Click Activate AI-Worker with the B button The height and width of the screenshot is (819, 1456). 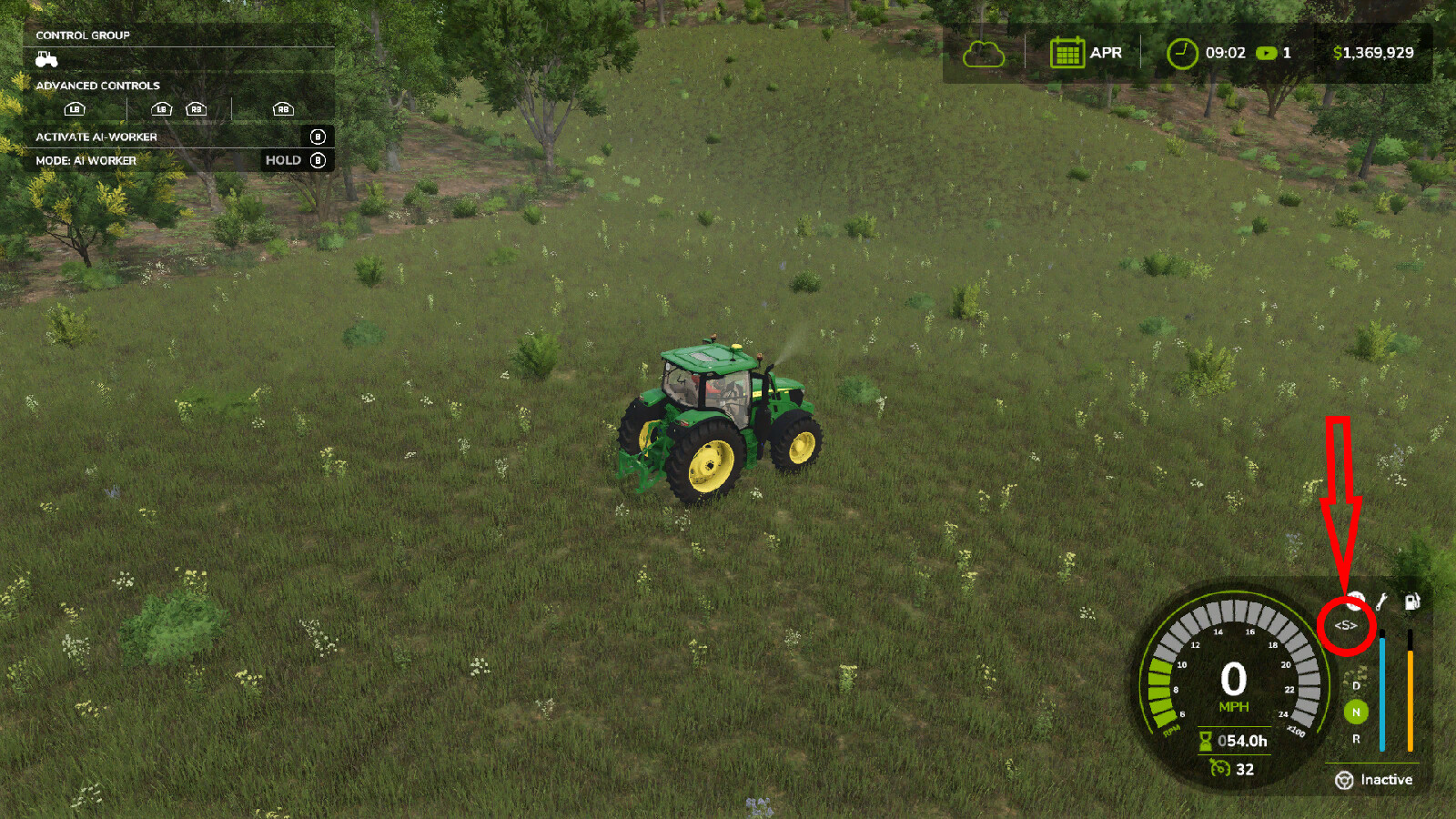click(x=318, y=136)
